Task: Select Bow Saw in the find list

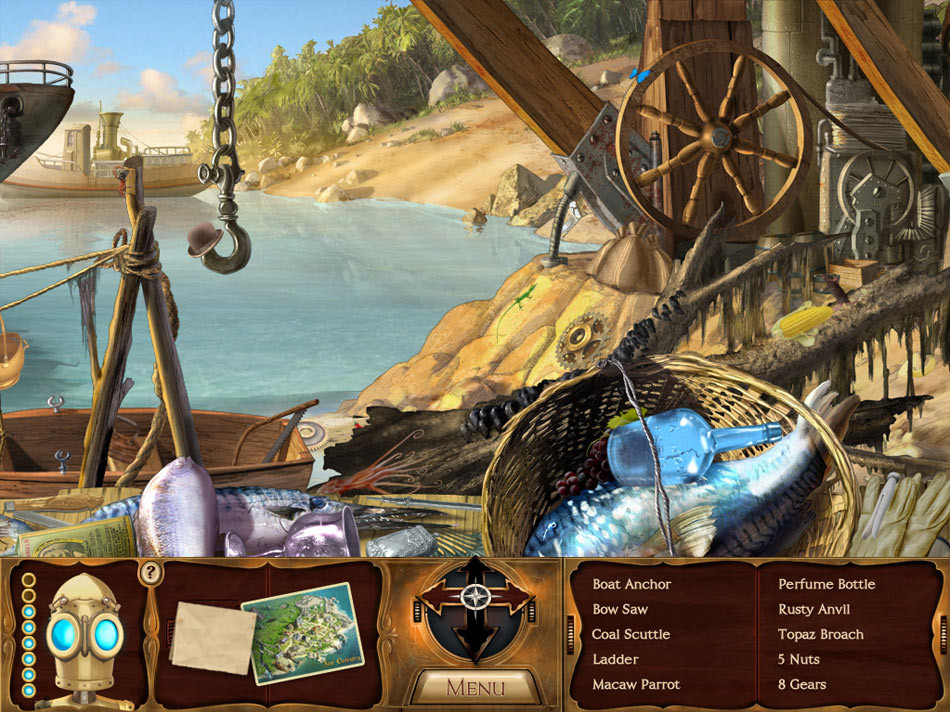Action: pyautogui.click(x=620, y=609)
